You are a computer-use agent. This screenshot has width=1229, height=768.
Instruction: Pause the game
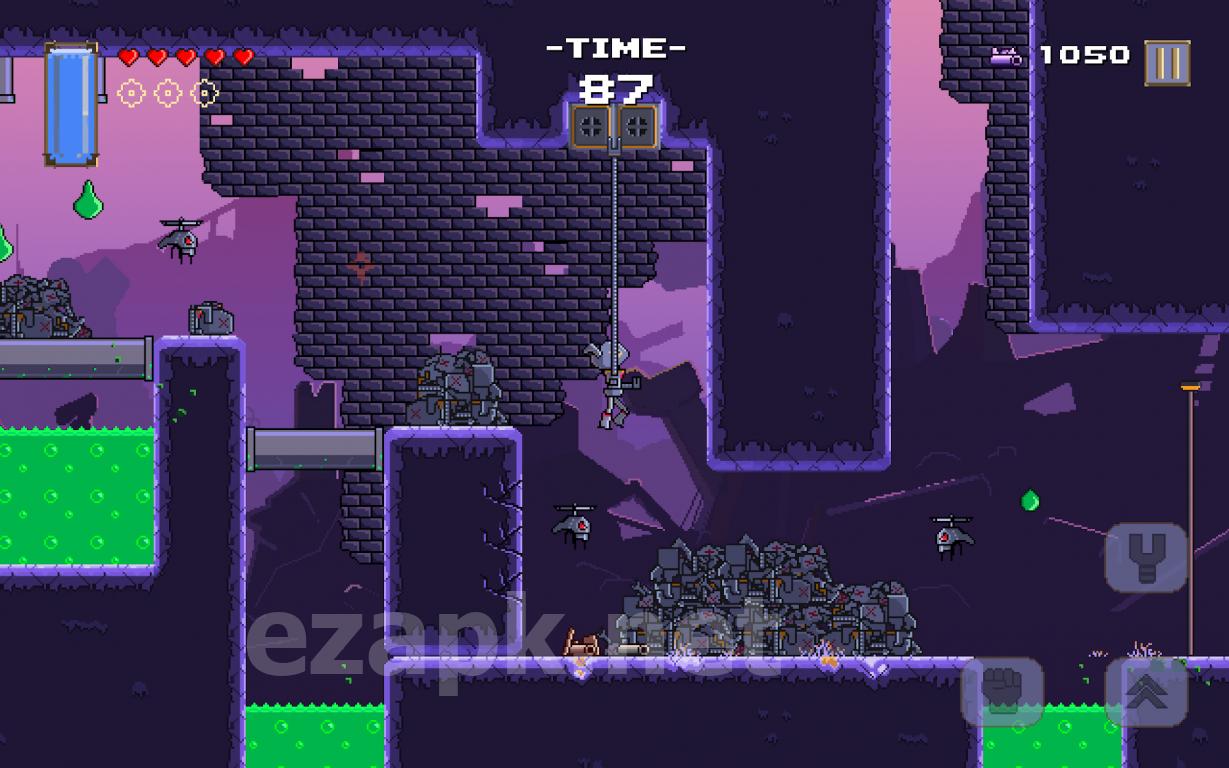pos(1167,63)
